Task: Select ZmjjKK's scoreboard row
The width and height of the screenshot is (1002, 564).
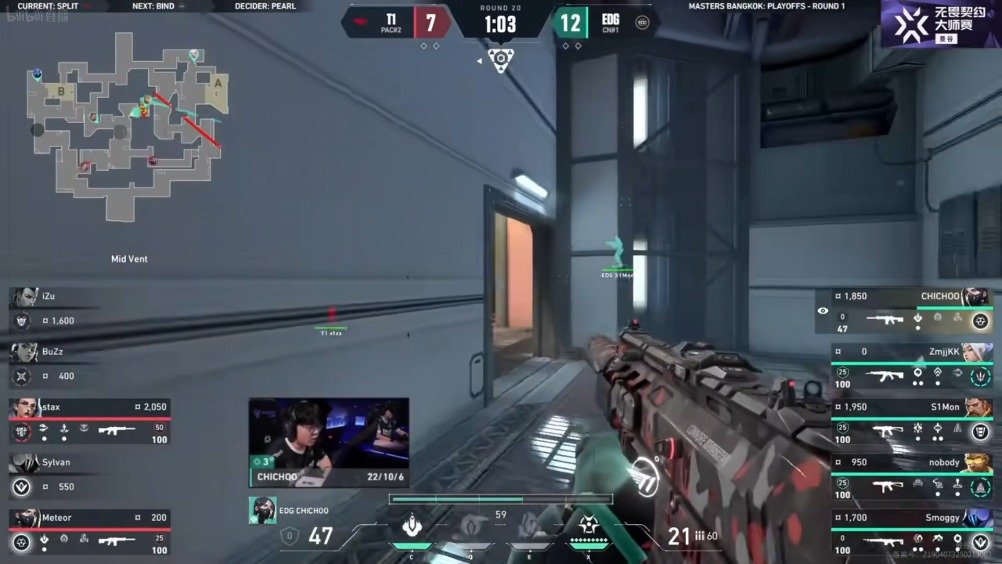Action: [x=912, y=365]
